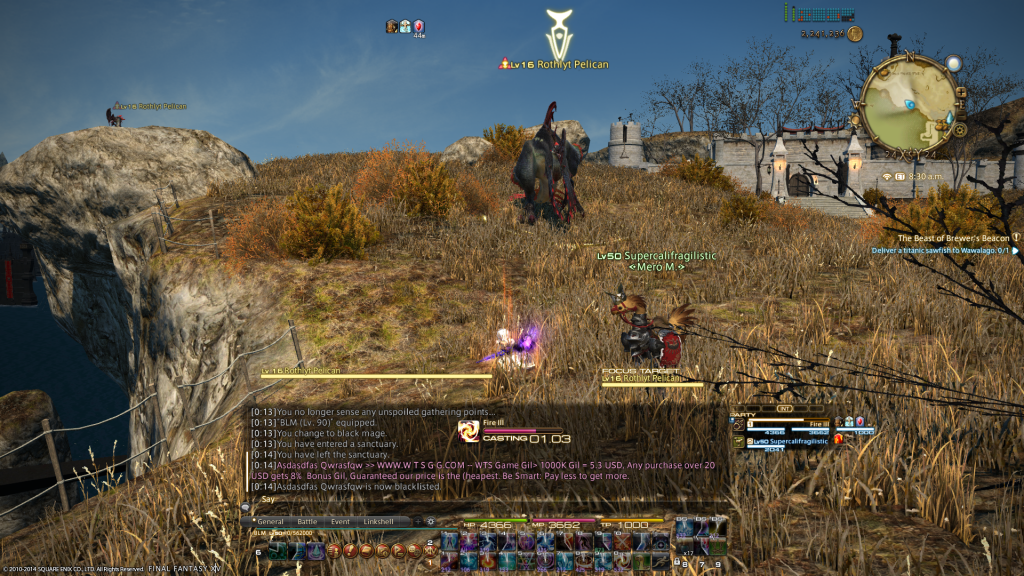
Task: Open the Battle chat tab
Action: (x=306, y=522)
